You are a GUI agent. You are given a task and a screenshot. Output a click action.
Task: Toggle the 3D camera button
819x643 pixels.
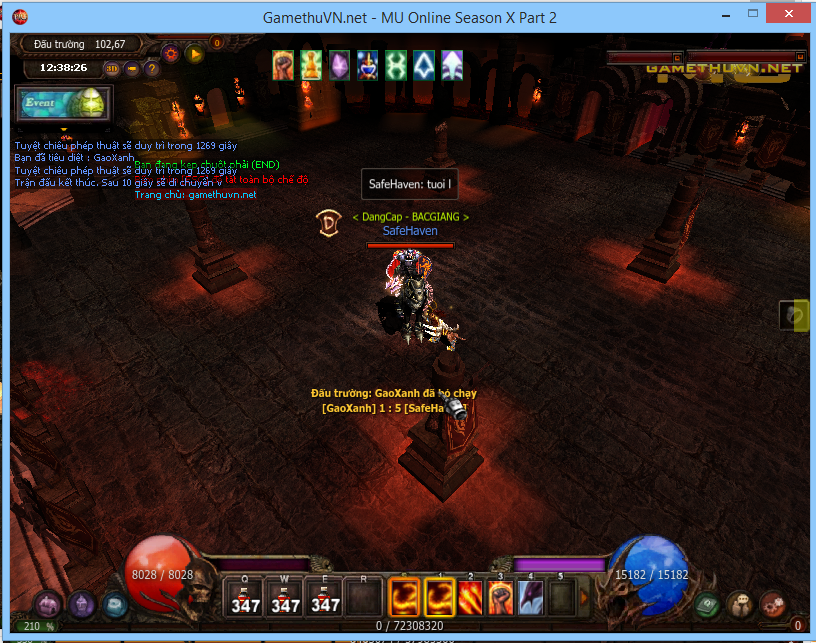pos(112,69)
